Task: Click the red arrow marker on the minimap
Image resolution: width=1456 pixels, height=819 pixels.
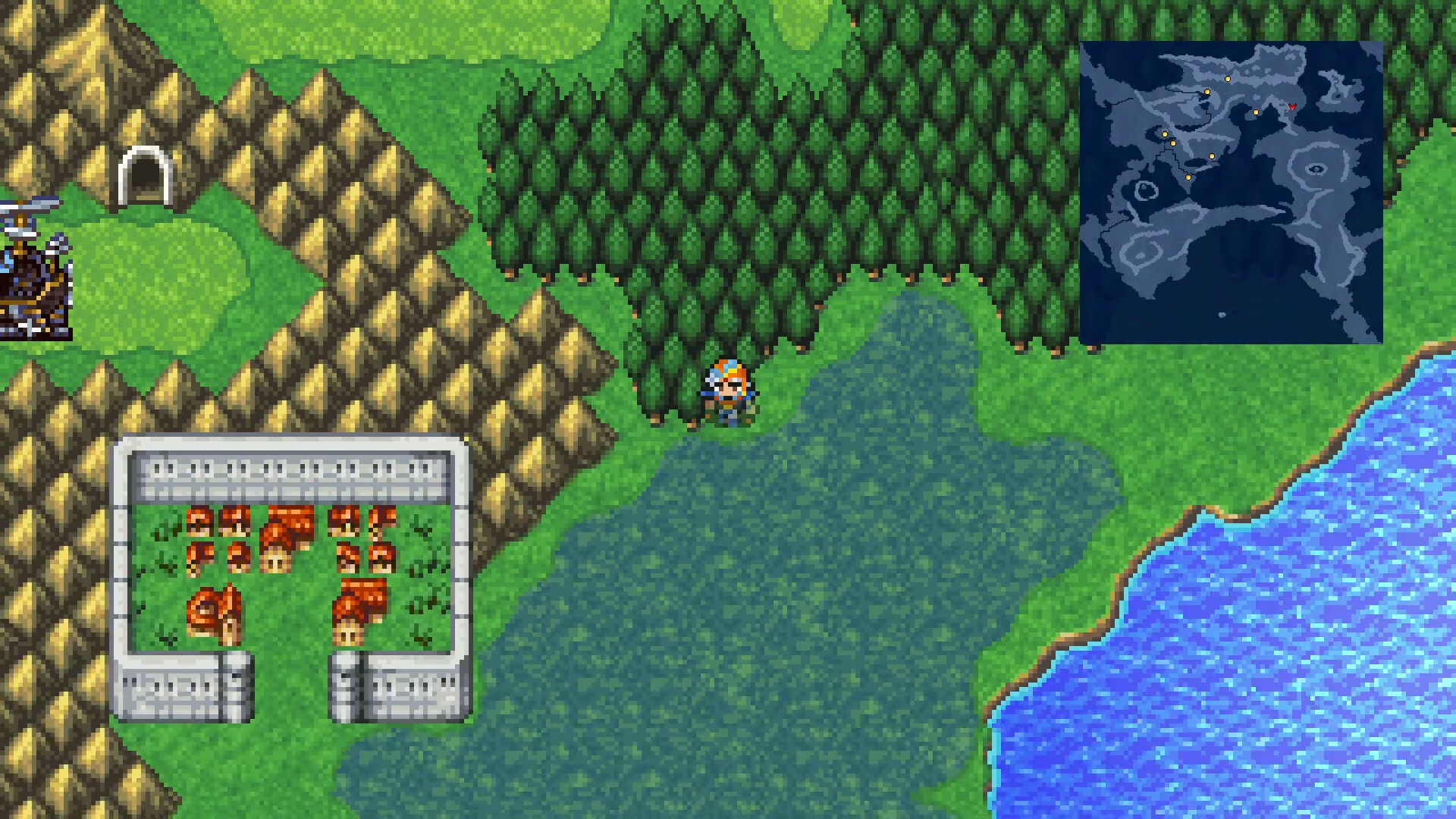Action: [1292, 107]
